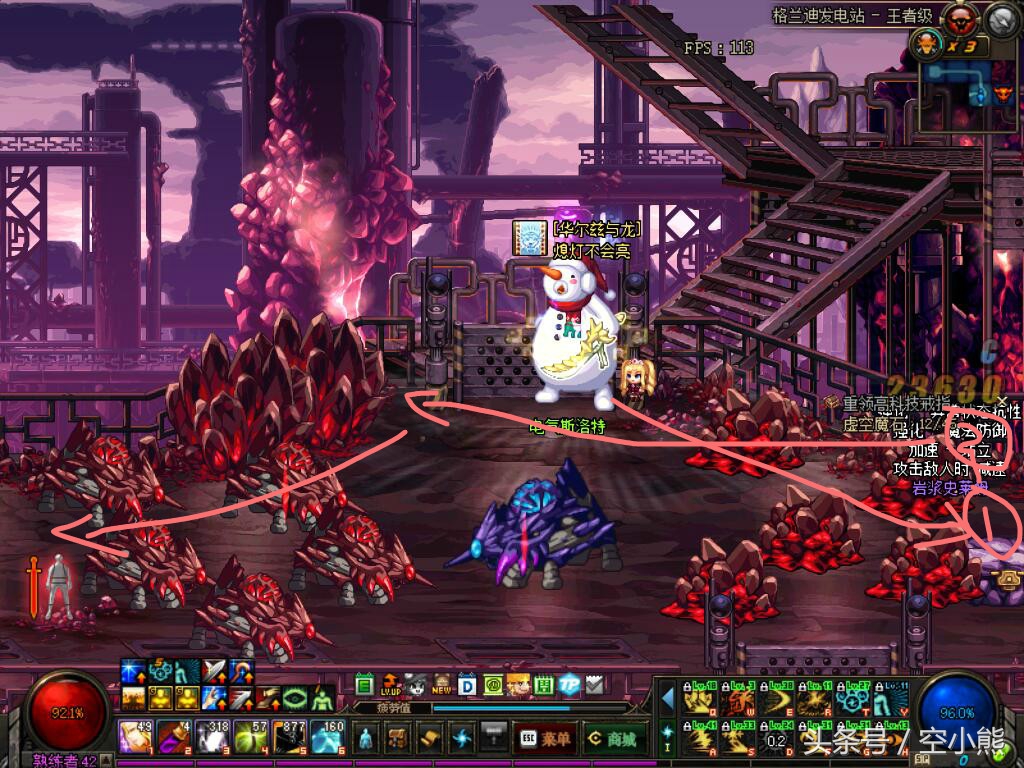
Task: Use the consumable in quick slot 1
Action: pyautogui.click(x=136, y=737)
